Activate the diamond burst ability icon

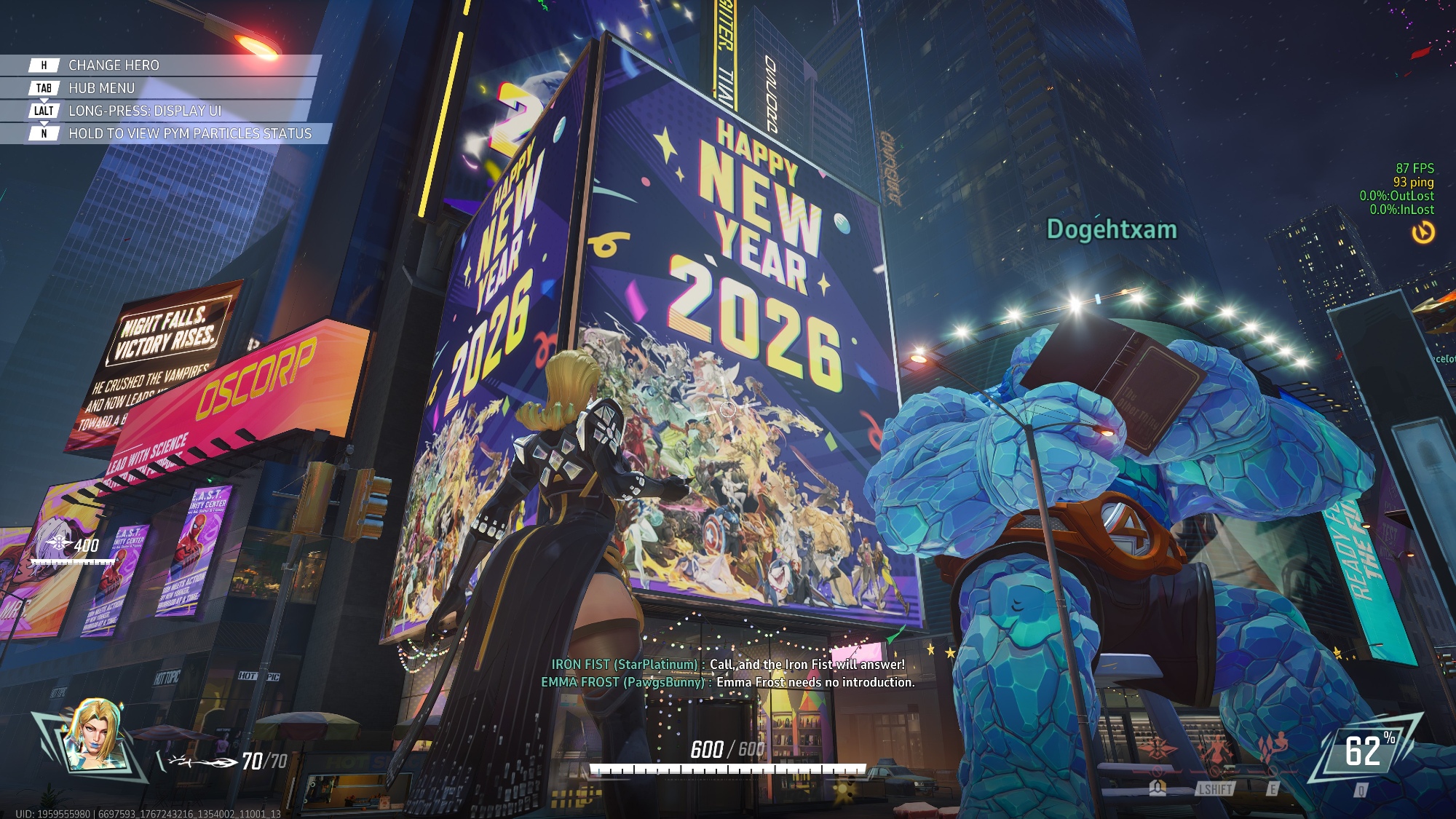pos(1158,750)
